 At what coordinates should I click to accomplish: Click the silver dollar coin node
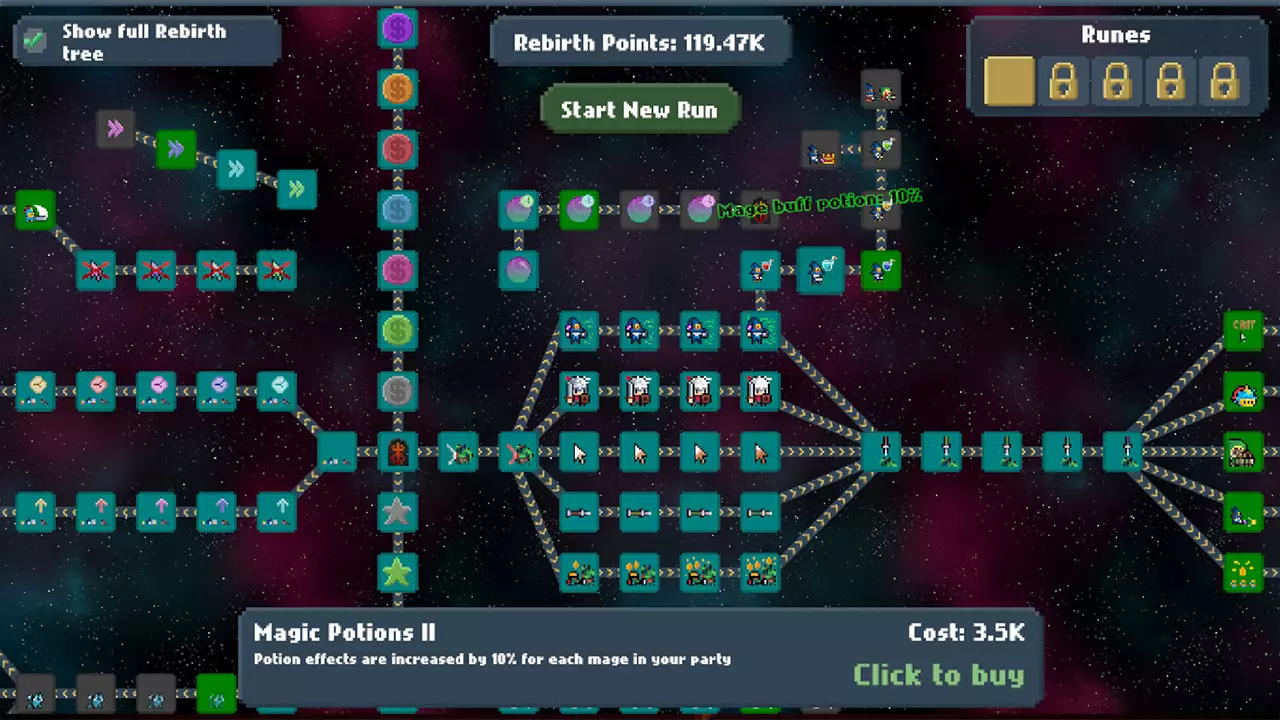tap(398, 391)
